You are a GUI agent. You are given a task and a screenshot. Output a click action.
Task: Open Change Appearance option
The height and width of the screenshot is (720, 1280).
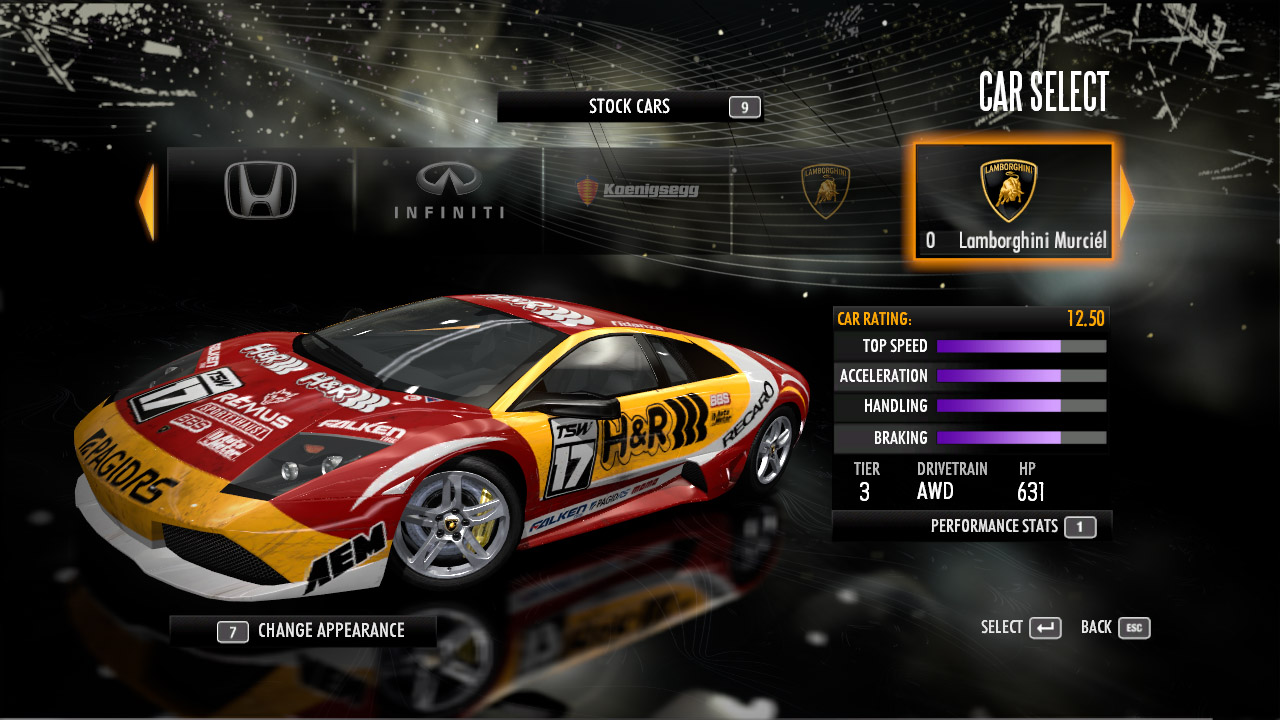coord(303,631)
